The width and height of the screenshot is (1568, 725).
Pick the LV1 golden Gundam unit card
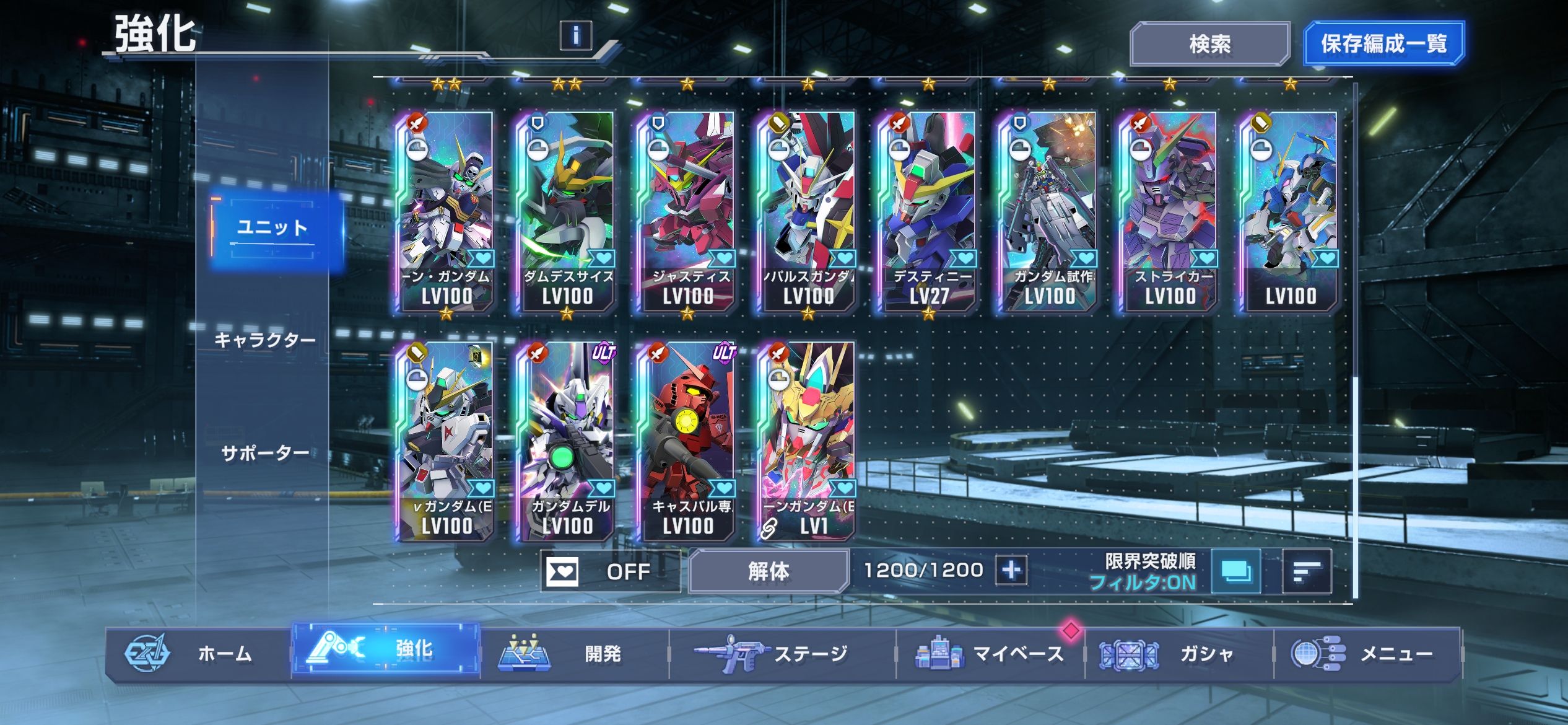point(808,441)
